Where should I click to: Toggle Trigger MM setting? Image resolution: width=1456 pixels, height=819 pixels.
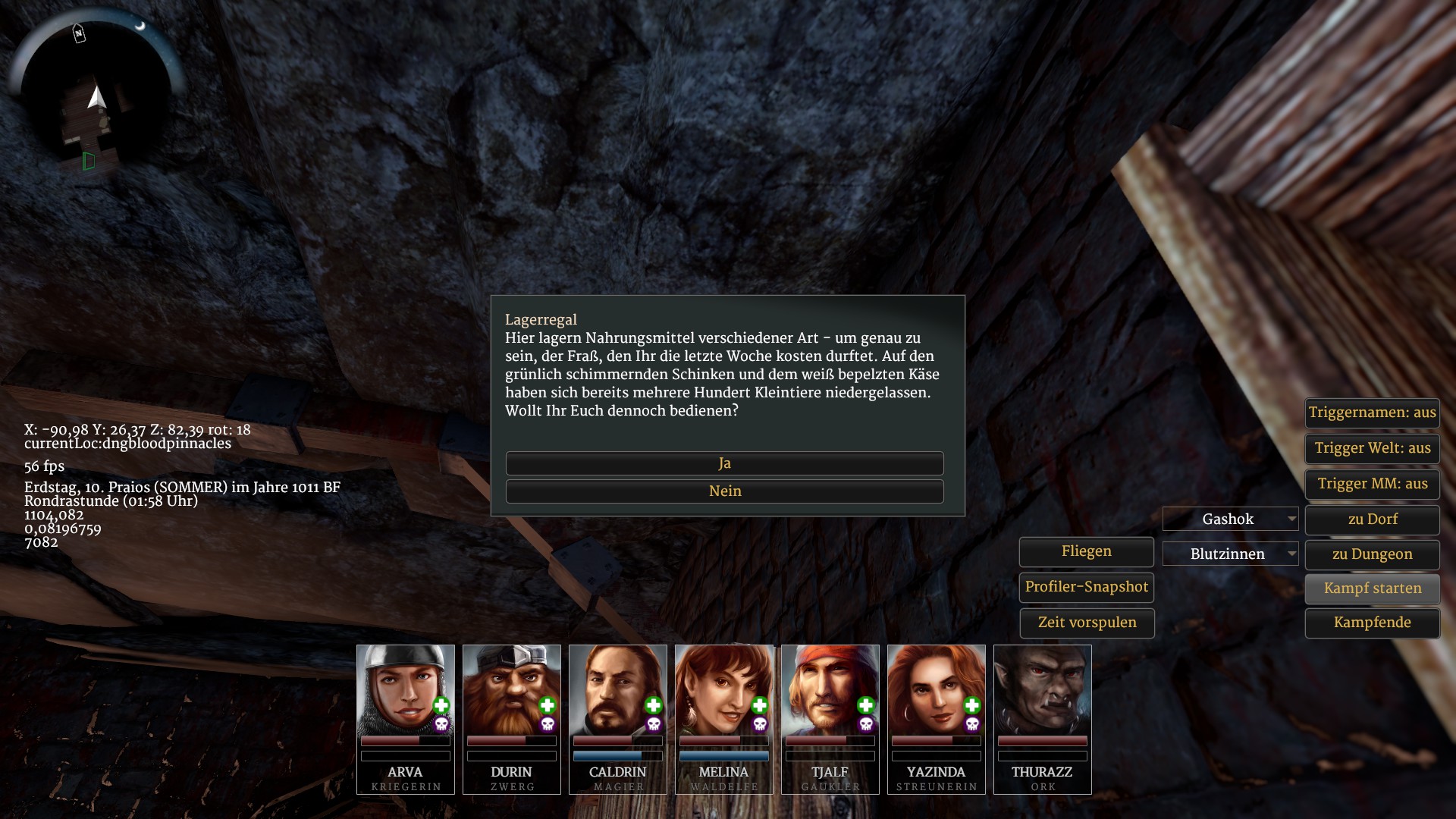(1372, 484)
